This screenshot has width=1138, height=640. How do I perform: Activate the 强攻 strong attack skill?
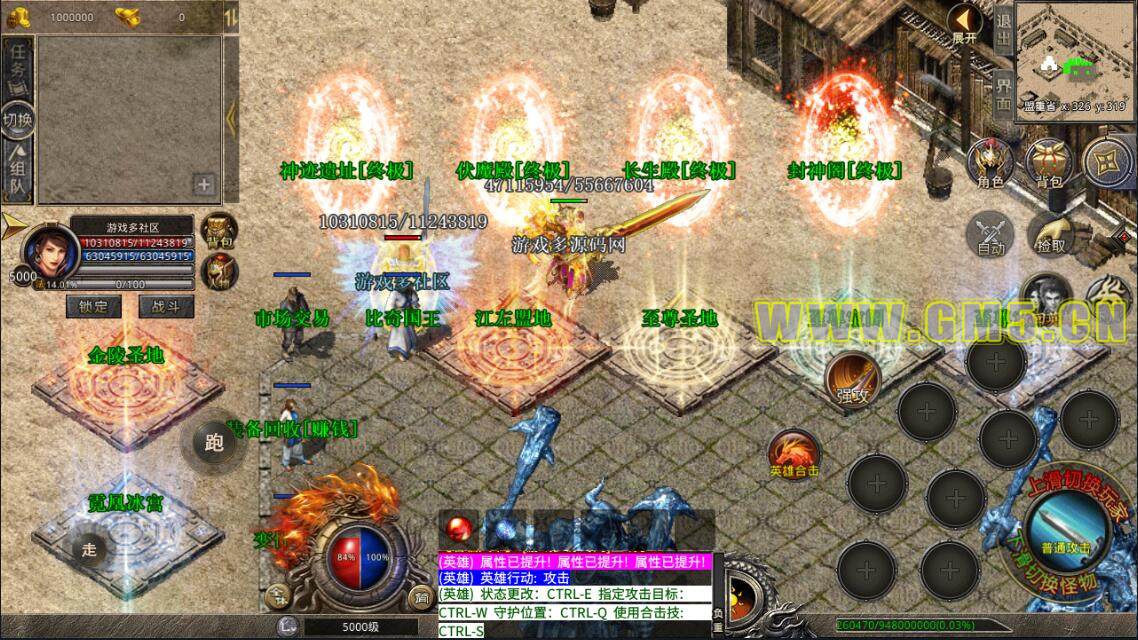tap(849, 379)
